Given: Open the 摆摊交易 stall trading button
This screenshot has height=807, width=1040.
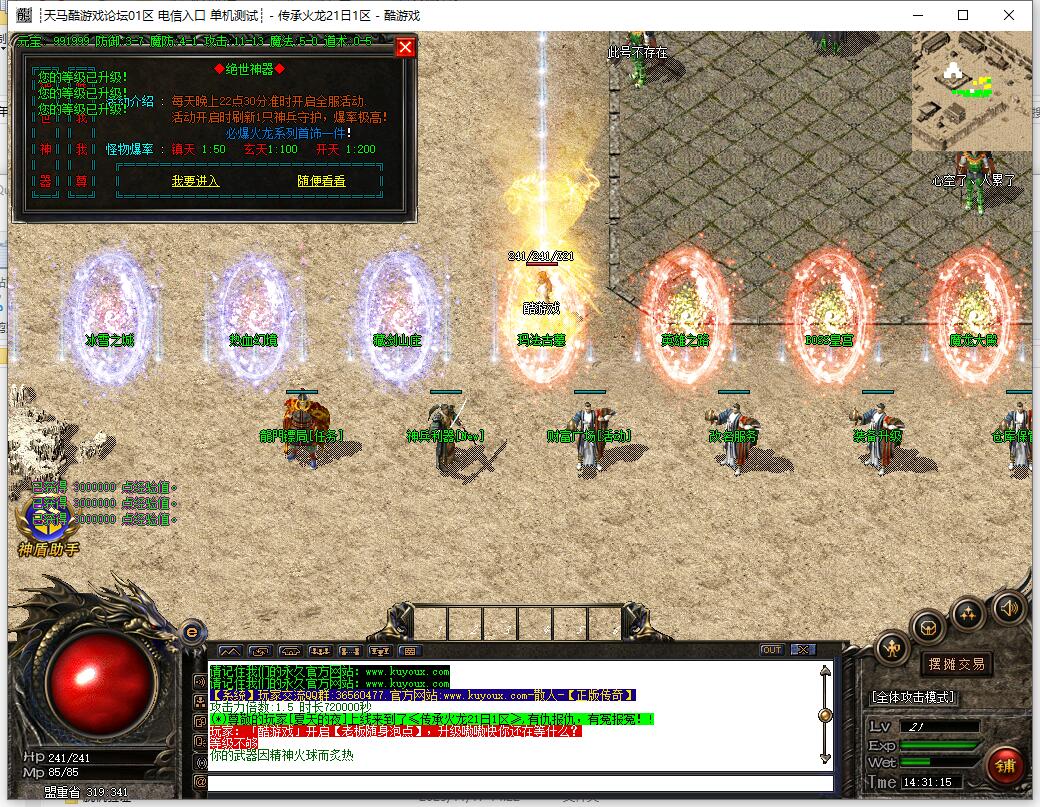Looking at the screenshot, I should [956, 664].
